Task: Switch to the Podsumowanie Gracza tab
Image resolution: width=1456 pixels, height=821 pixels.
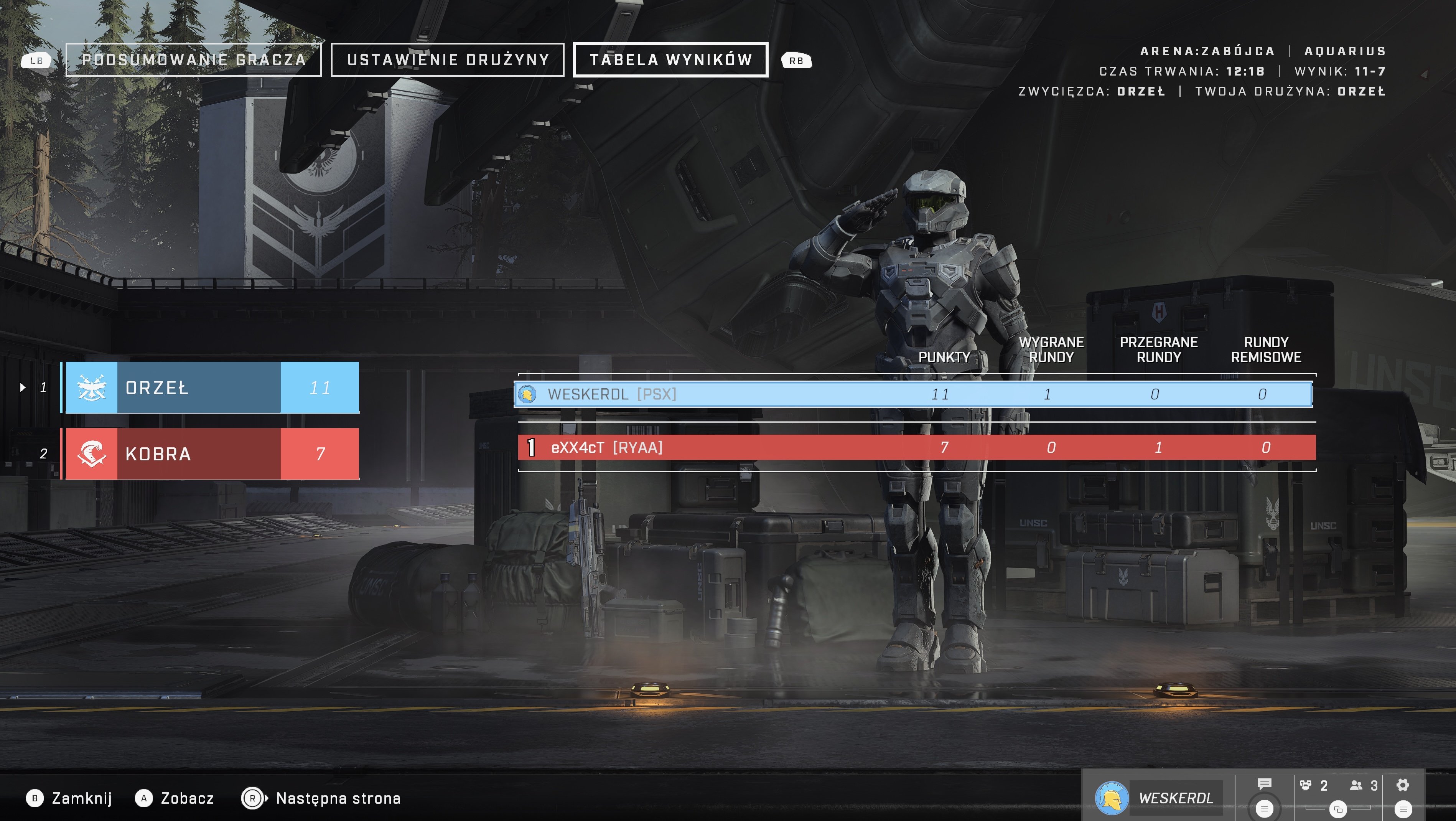Action: (x=193, y=60)
